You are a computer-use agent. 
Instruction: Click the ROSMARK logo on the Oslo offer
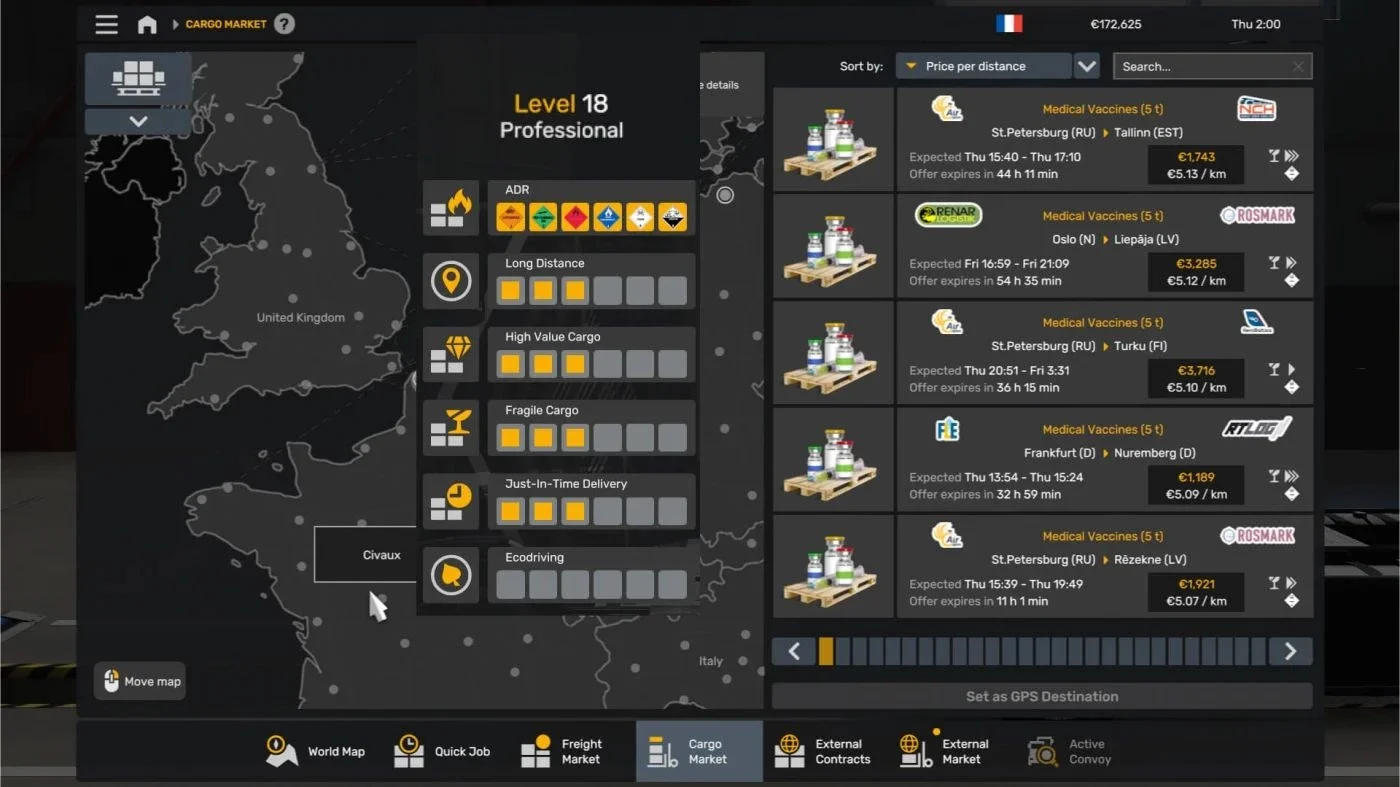pyautogui.click(x=1257, y=214)
